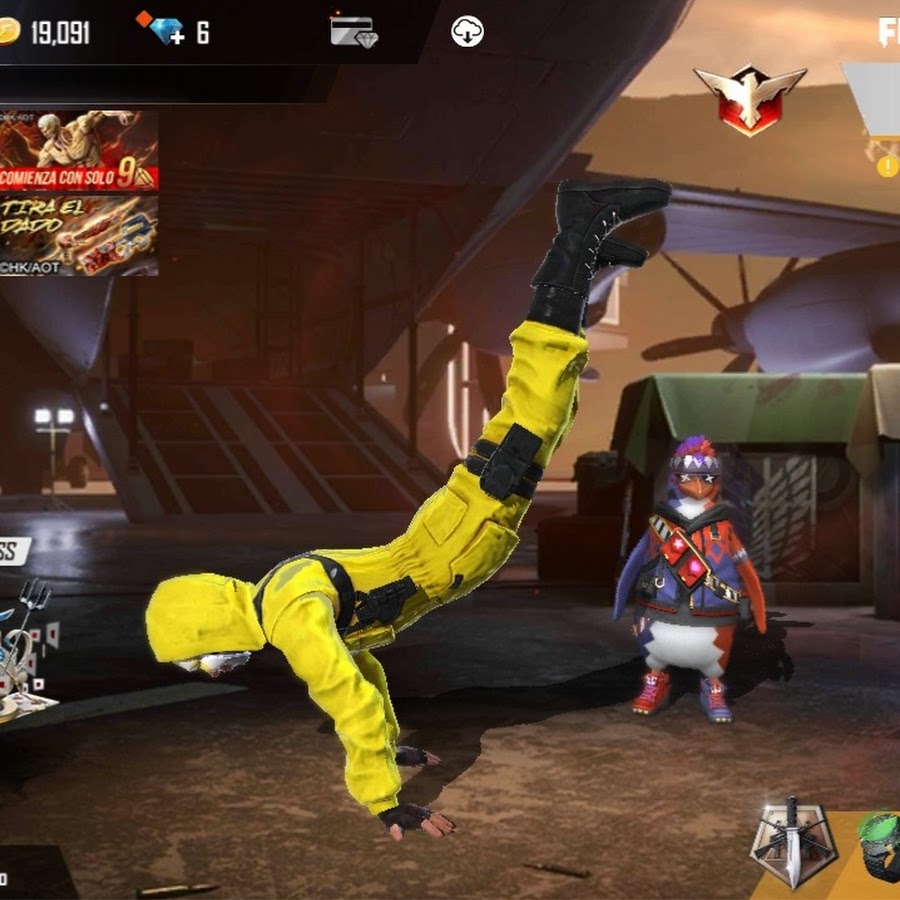
Task: View the winged rank emblem
Action: click(749, 98)
